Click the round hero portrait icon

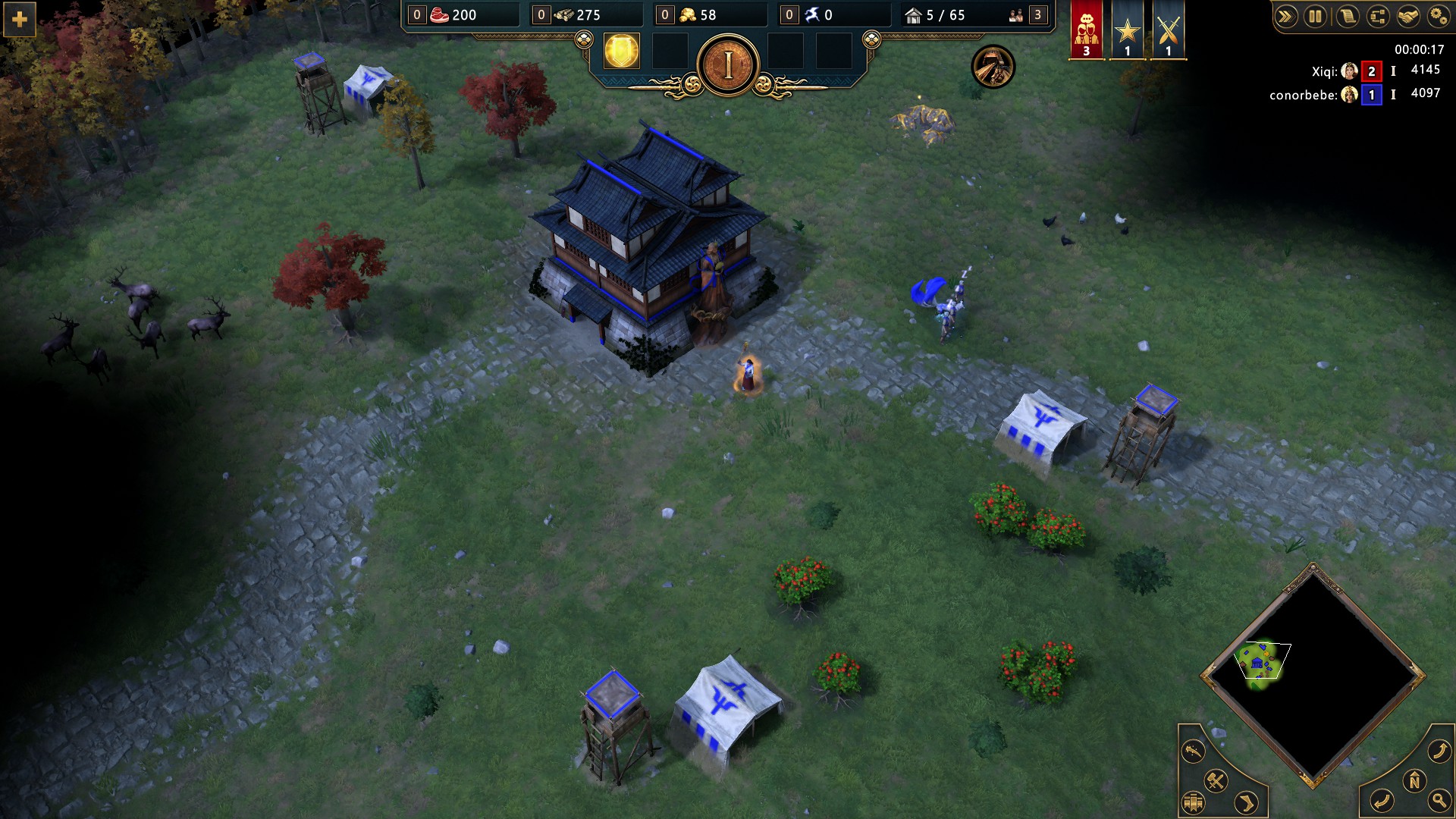(x=993, y=67)
